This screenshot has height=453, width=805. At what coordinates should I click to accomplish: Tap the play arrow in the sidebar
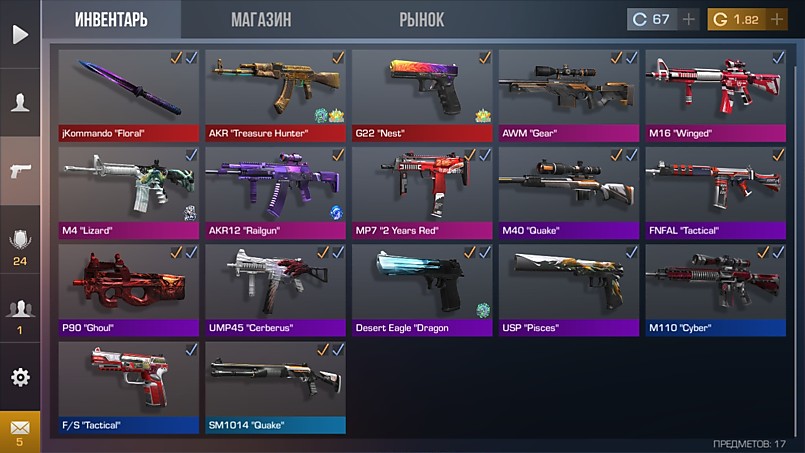[20, 34]
